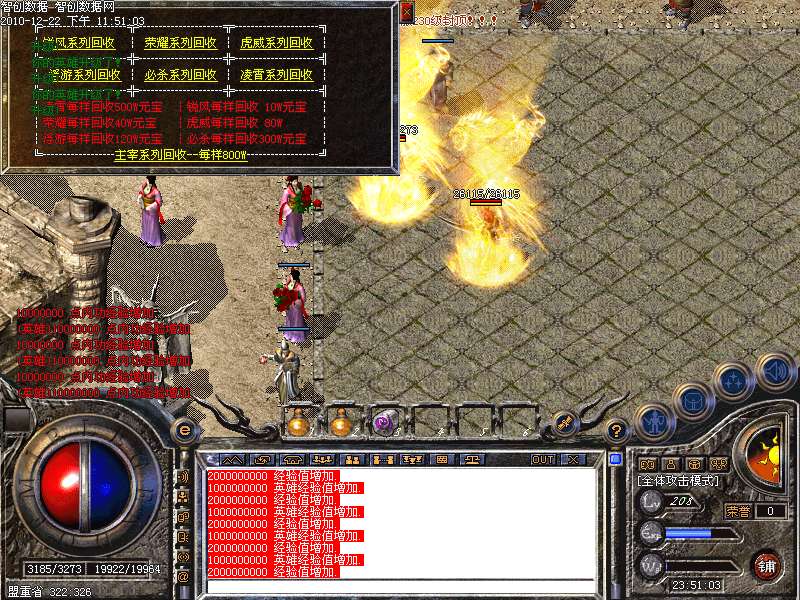Screen dimensions: 800x600
Task: Toggle the sound speaker button
Action: (774, 370)
